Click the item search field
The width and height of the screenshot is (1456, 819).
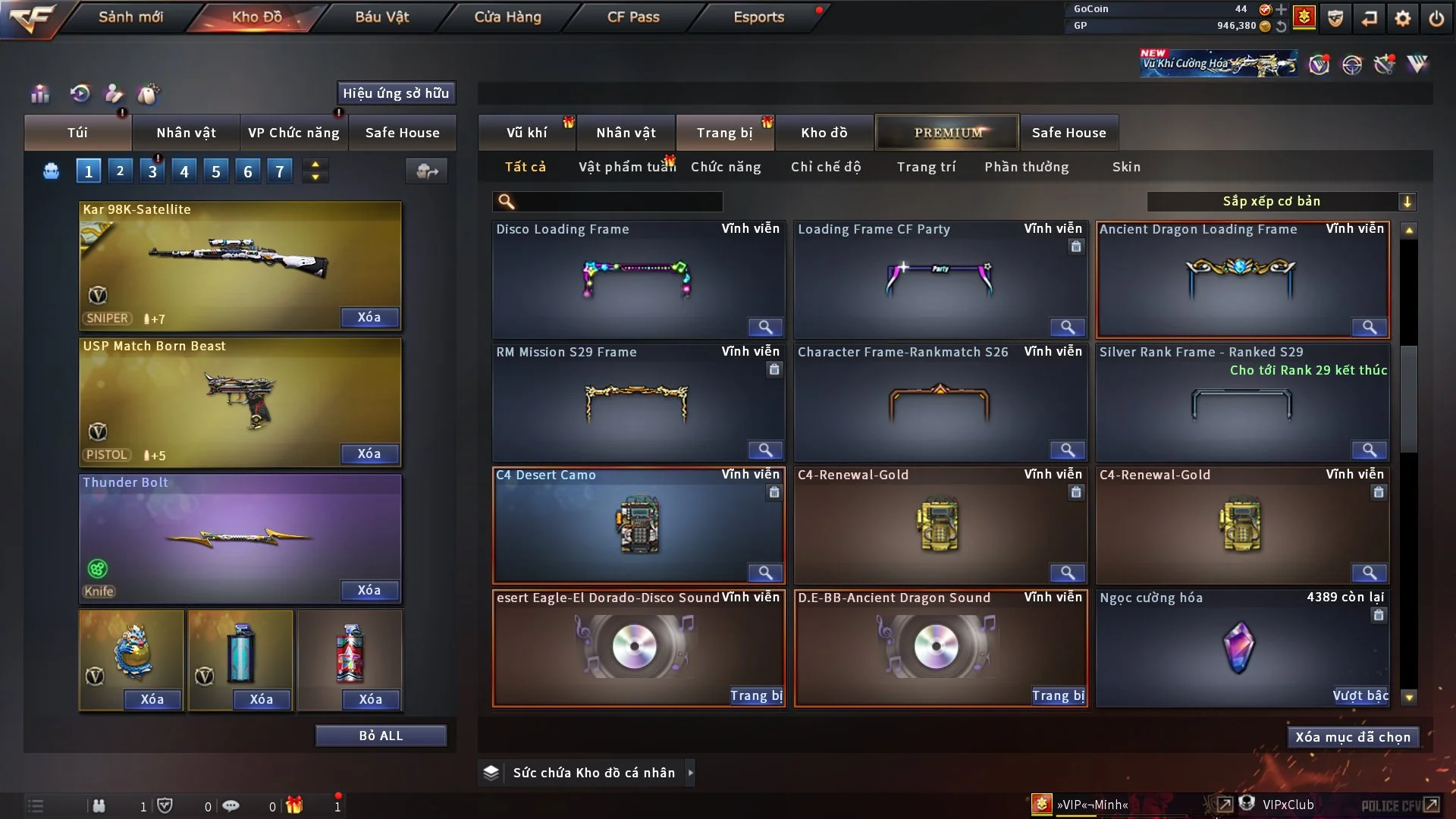(618, 202)
